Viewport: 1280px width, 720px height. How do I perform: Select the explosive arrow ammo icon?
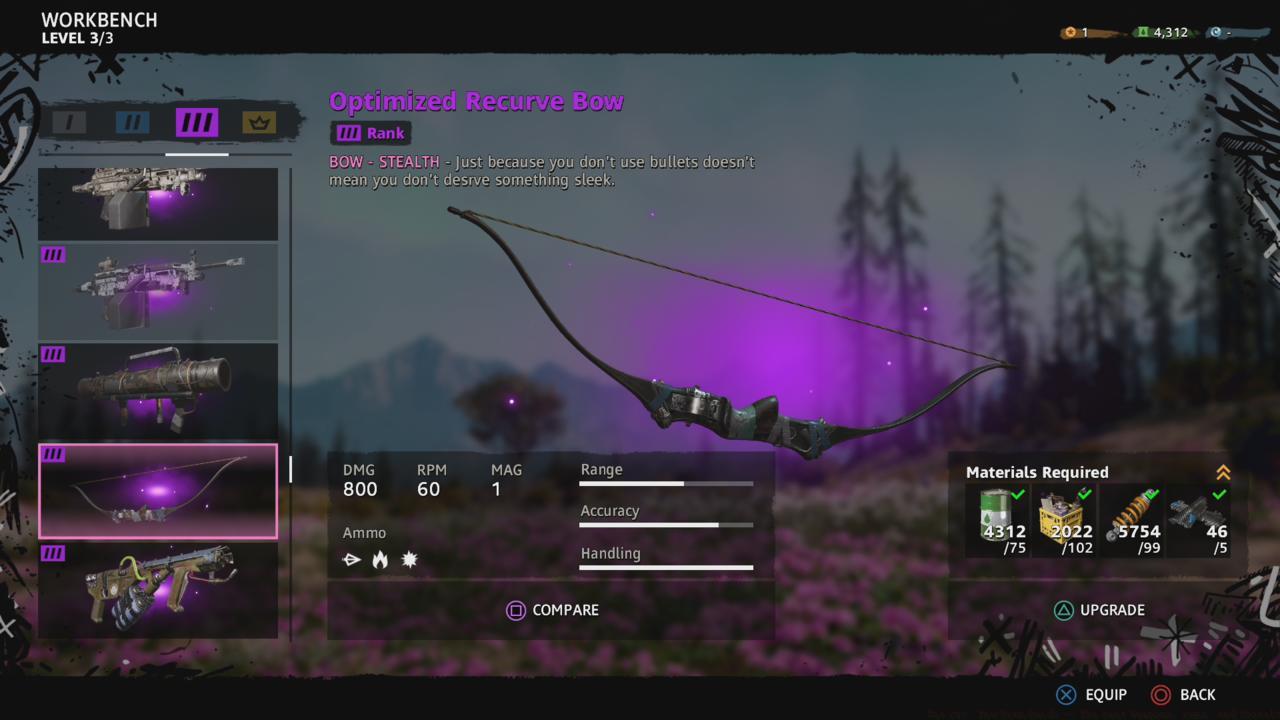tap(409, 559)
